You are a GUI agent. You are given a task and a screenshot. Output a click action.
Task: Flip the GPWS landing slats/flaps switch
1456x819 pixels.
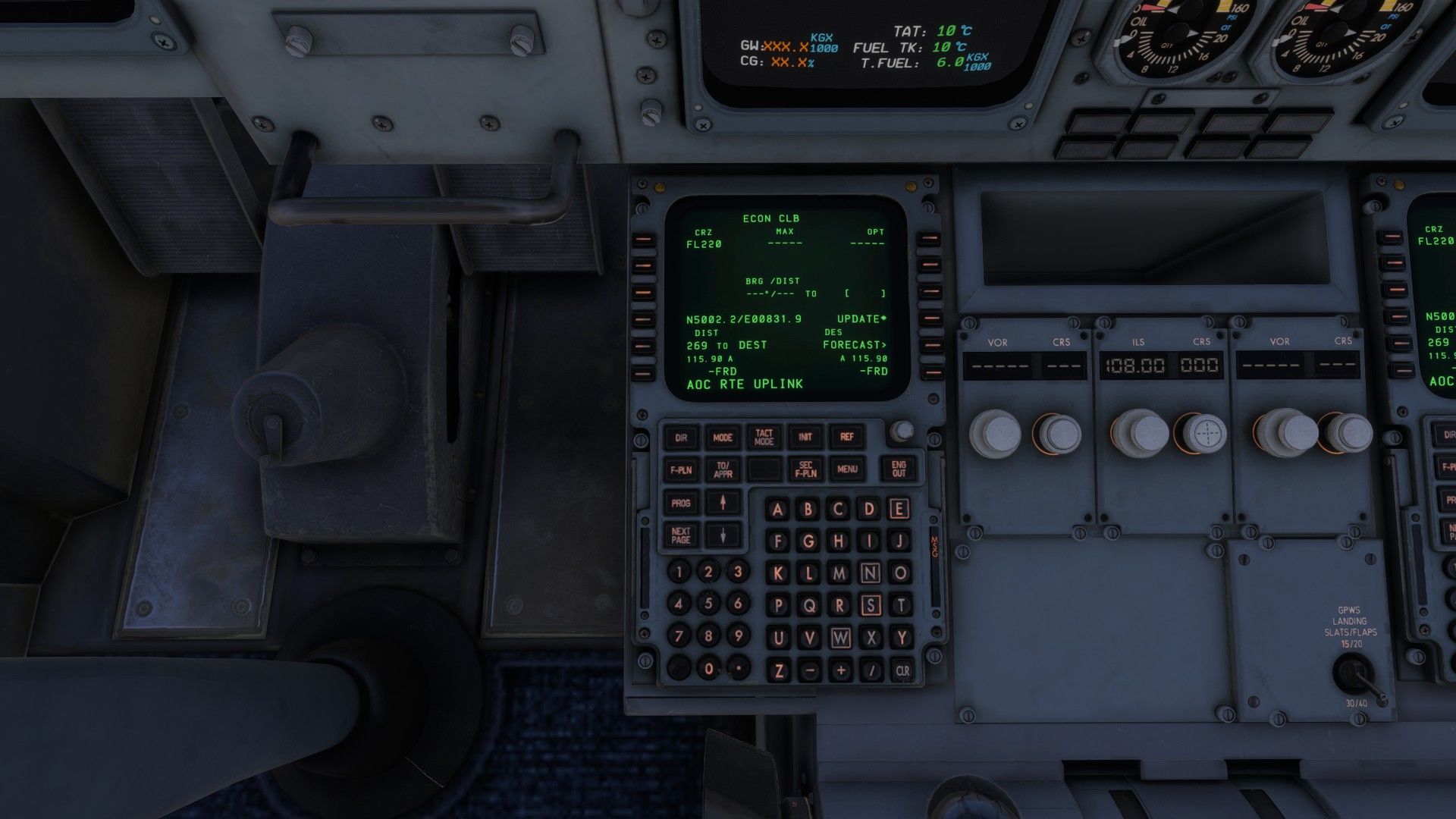coord(1355,673)
